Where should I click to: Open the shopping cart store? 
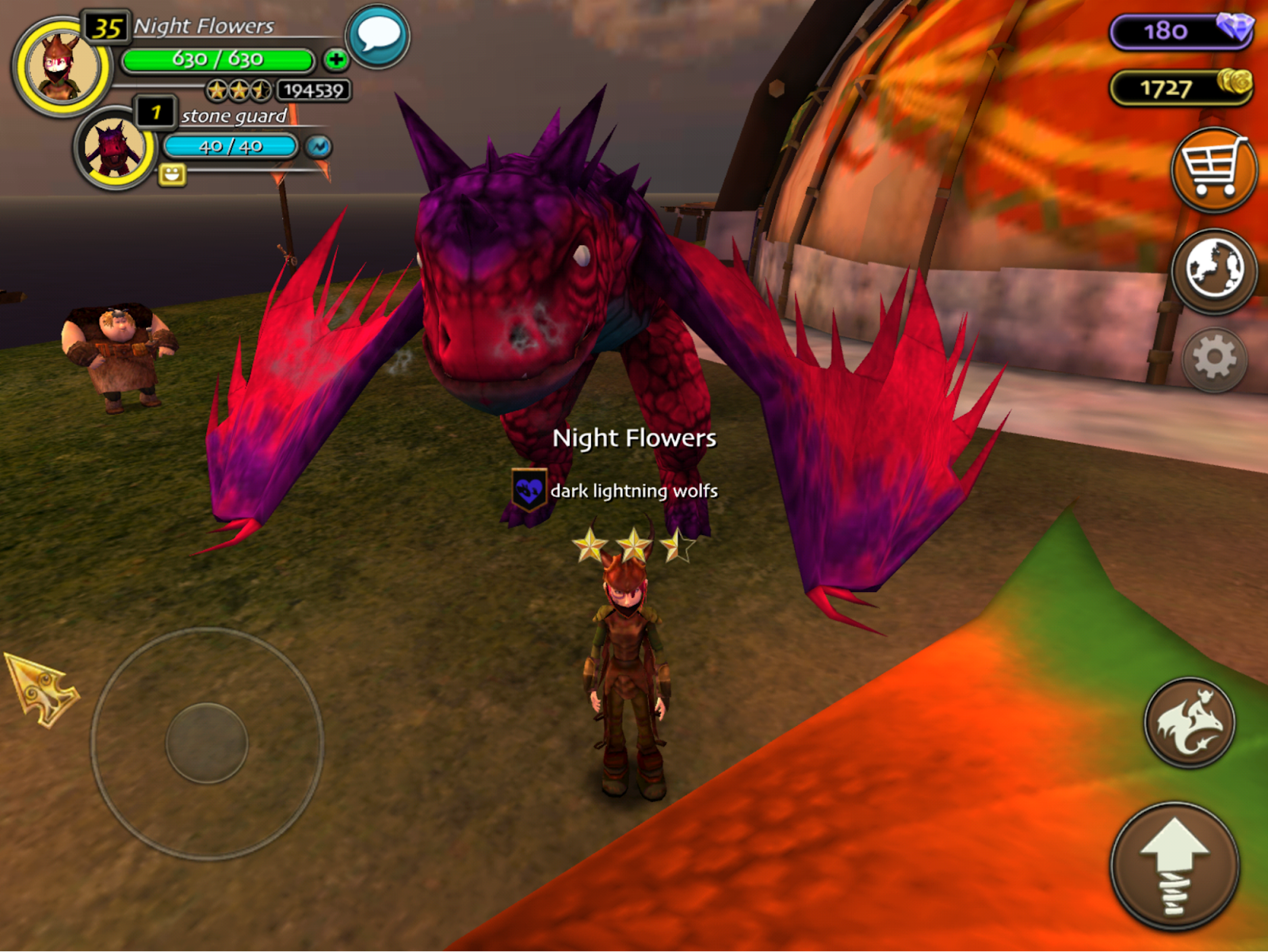pos(1213,169)
